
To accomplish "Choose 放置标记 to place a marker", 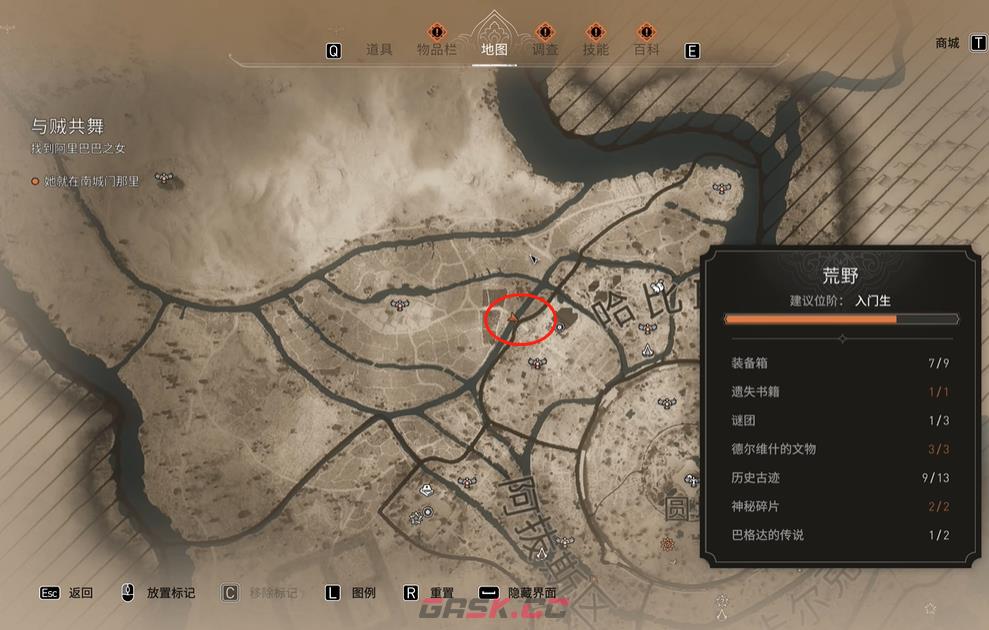I will click(x=170, y=593).
